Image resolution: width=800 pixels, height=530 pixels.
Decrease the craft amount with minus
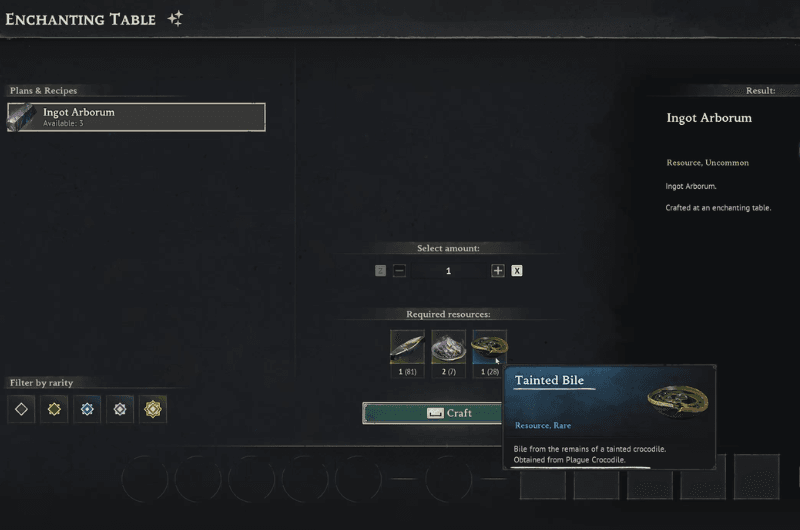[399, 271]
